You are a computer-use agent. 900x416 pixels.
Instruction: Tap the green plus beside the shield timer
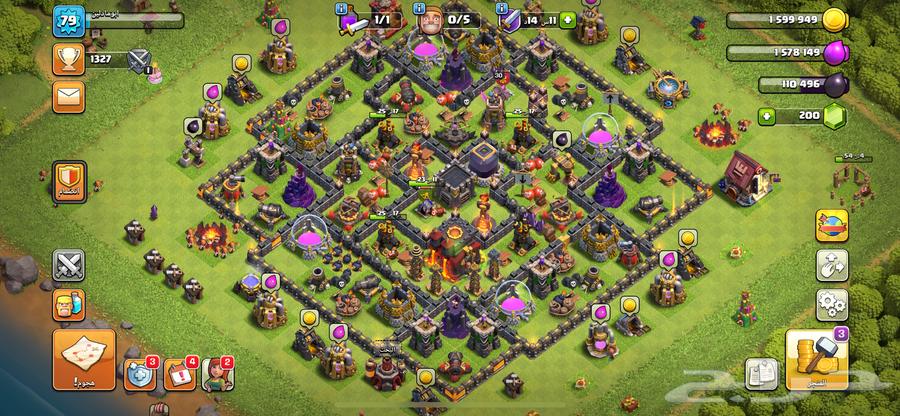[568, 19]
